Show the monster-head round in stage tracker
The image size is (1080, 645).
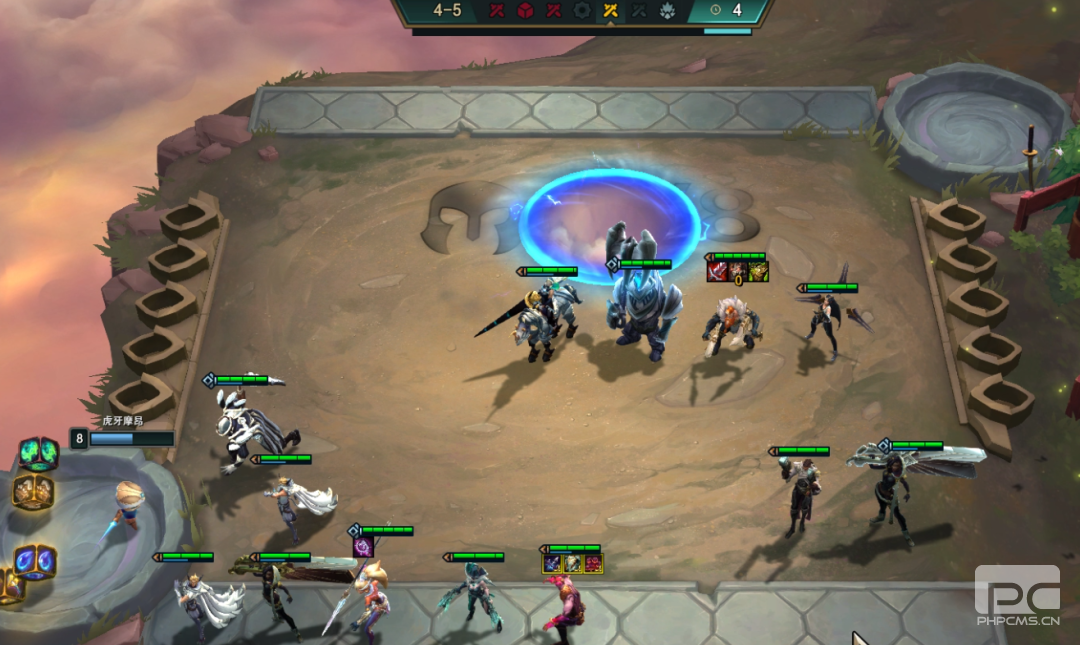coord(668,11)
